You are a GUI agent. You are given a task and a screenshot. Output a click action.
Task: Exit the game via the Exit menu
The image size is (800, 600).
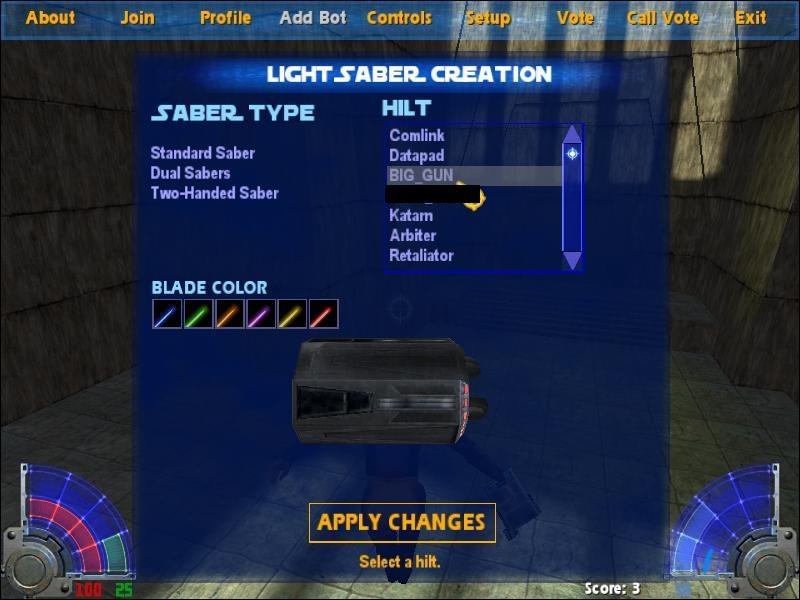(x=751, y=18)
